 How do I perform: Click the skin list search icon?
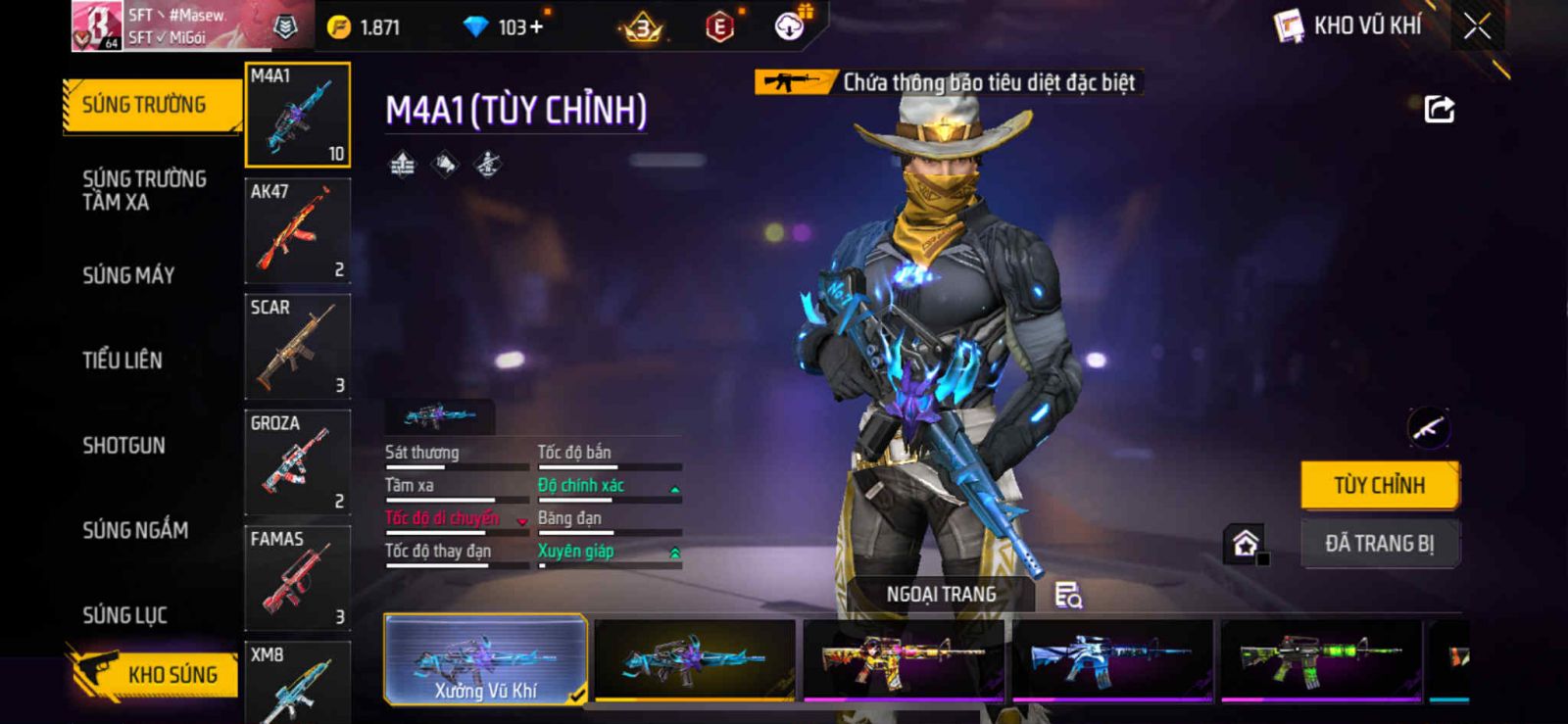coord(1068,595)
